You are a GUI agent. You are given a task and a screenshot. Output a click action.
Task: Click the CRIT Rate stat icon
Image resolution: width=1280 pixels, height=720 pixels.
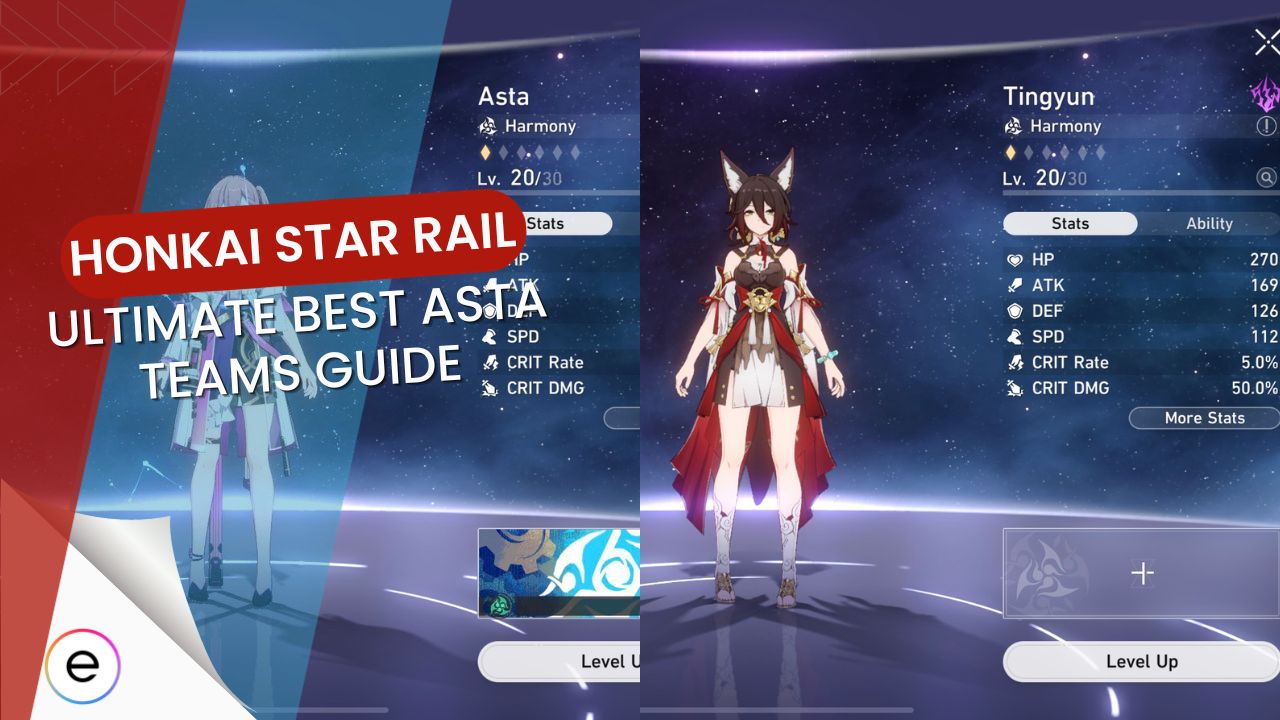(x=1017, y=363)
